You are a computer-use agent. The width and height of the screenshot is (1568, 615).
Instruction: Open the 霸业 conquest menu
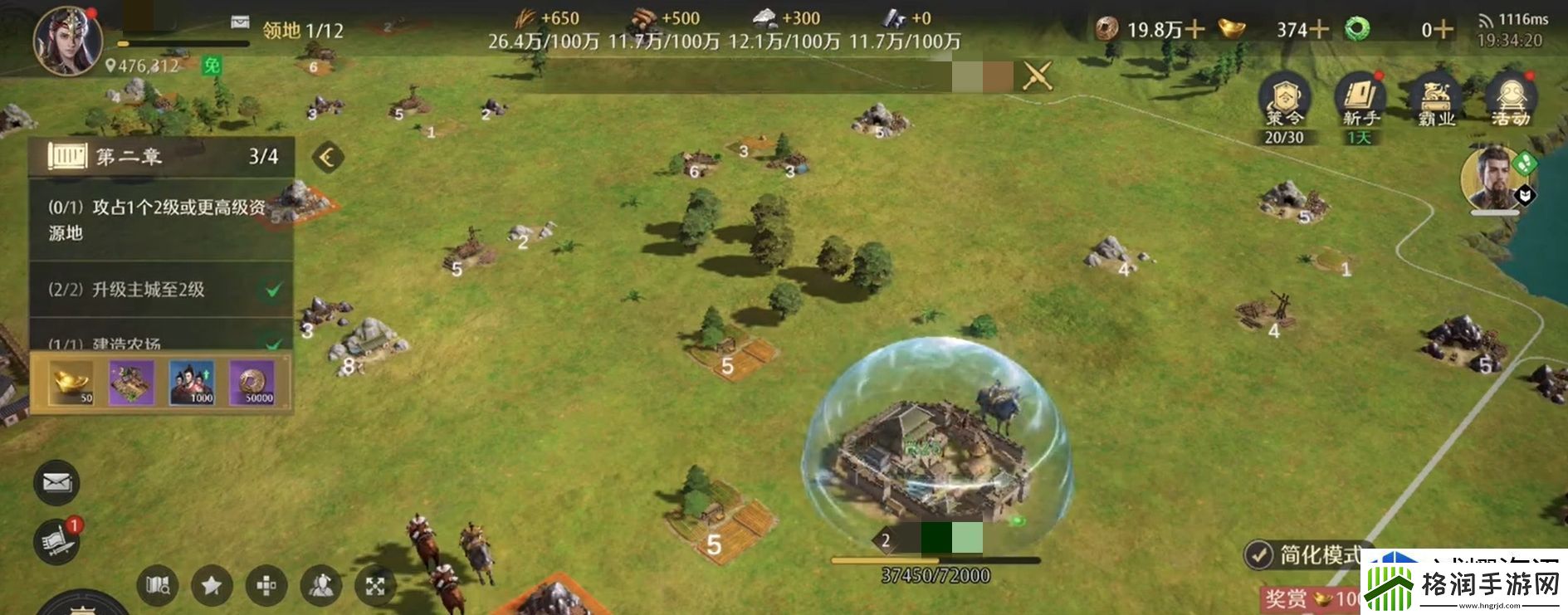[x=1436, y=105]
